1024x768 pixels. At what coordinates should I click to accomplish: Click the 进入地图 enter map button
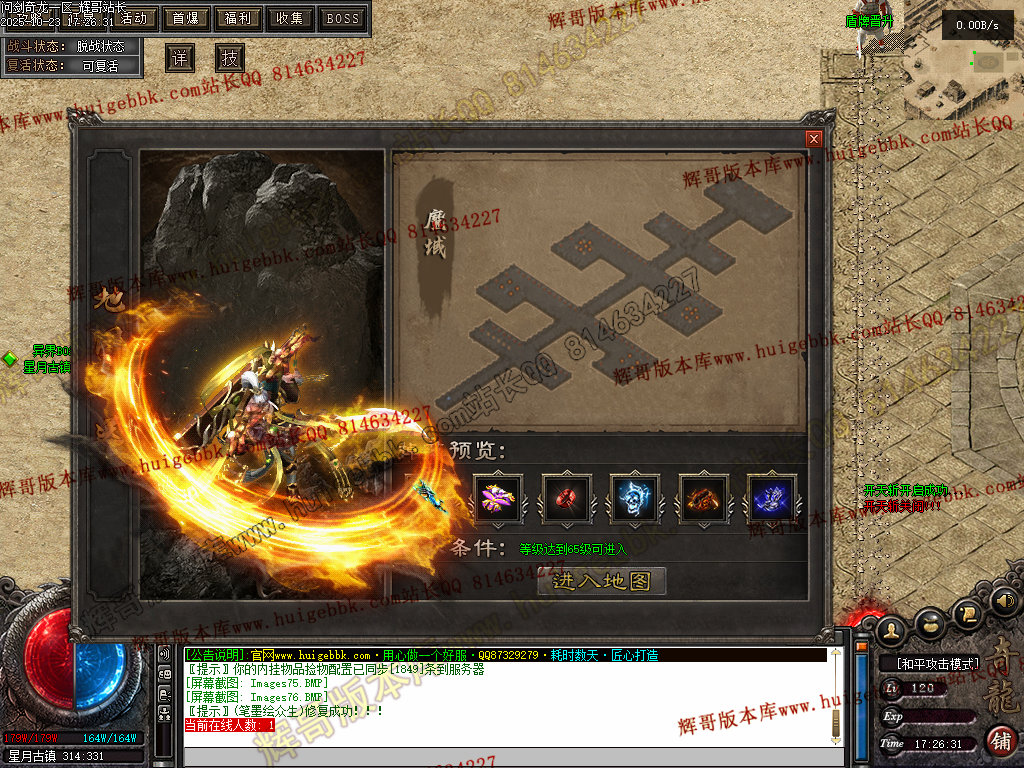click(x=601, y=581)
